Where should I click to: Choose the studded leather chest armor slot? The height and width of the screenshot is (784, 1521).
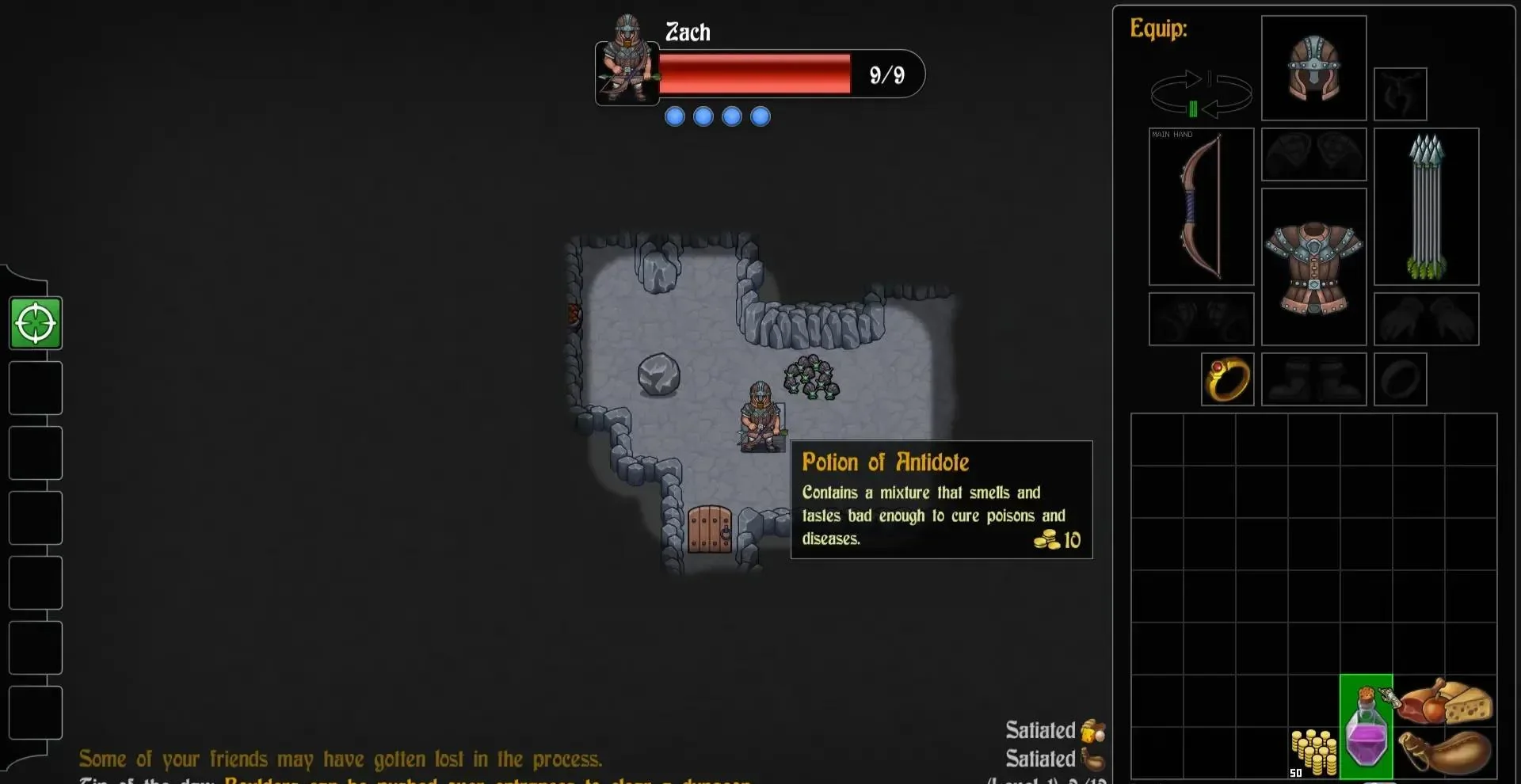[1313, 266]
